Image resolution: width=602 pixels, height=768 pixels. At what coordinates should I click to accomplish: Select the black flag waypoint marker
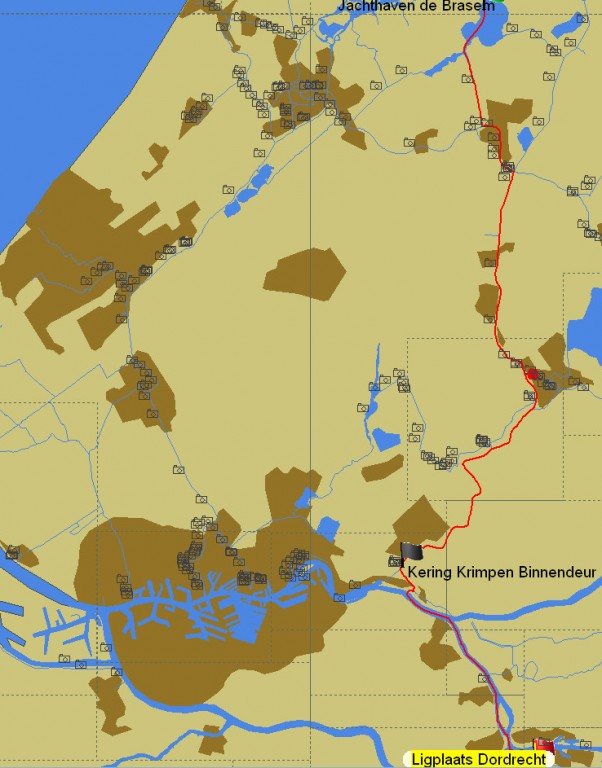(x=412, y=551)
